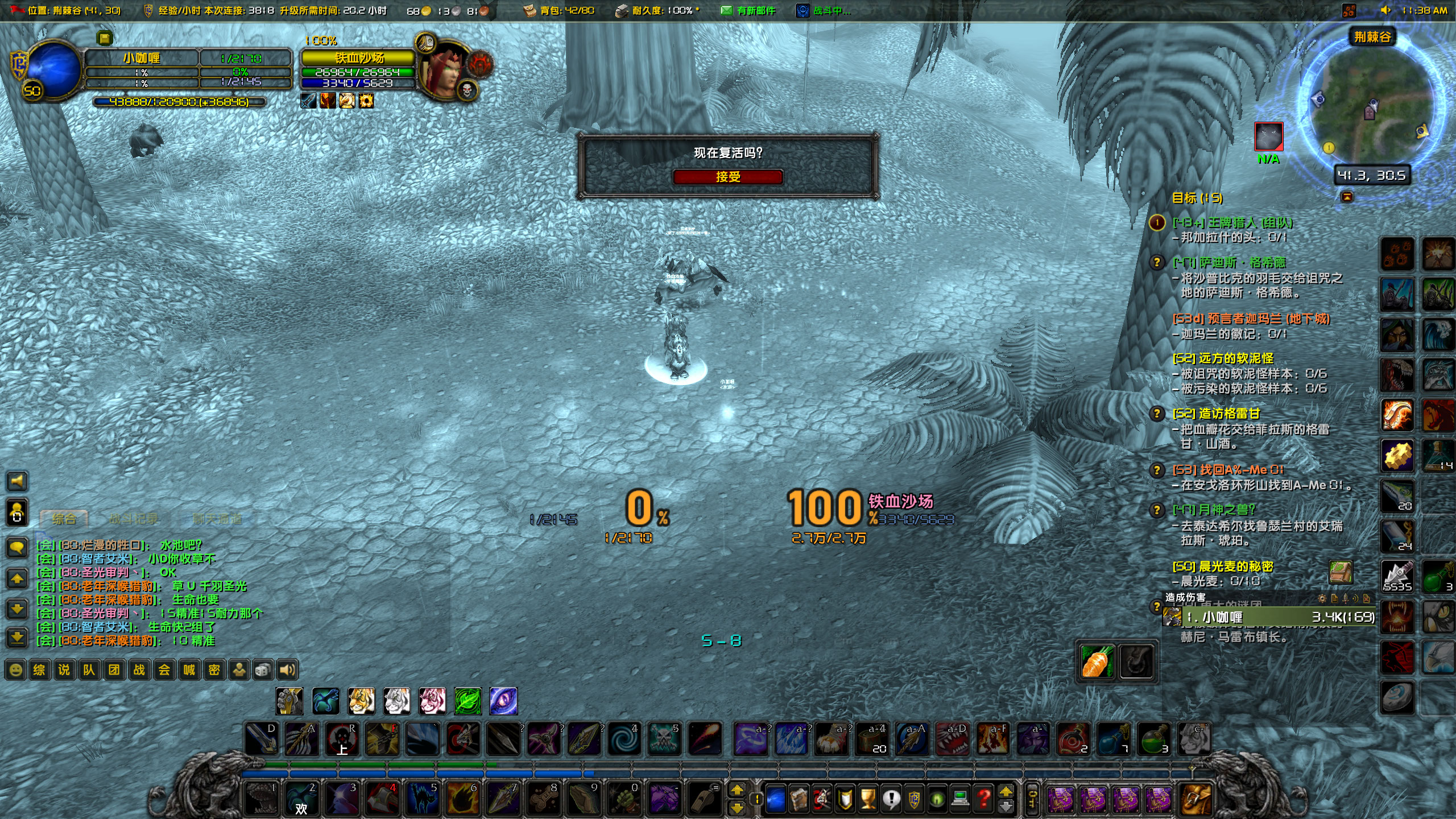This screenshot has width=1456, height=819.
Task: Select the green leaf aspect icon
Action: point(468,701)
